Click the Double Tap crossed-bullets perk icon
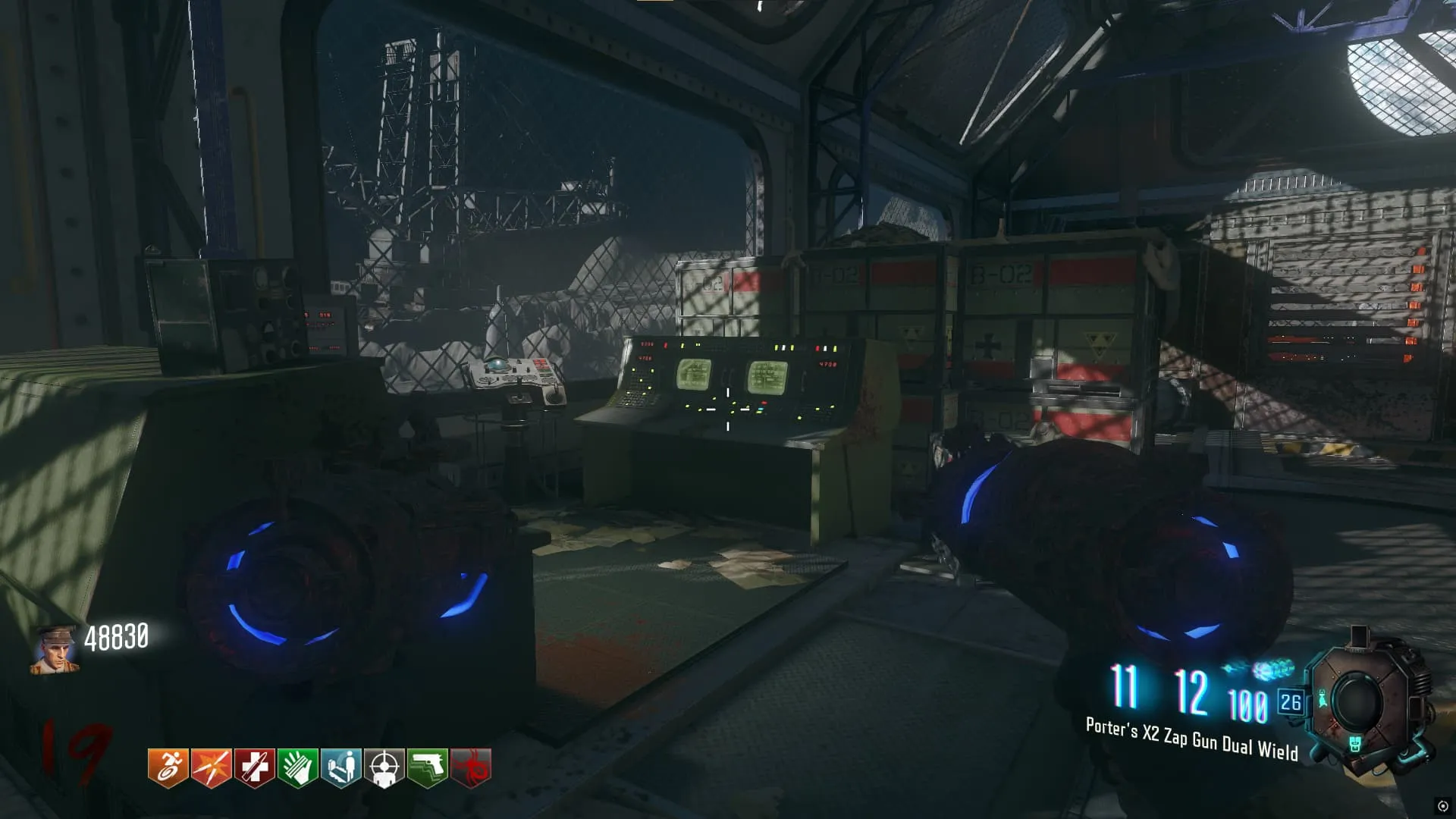 212,767
